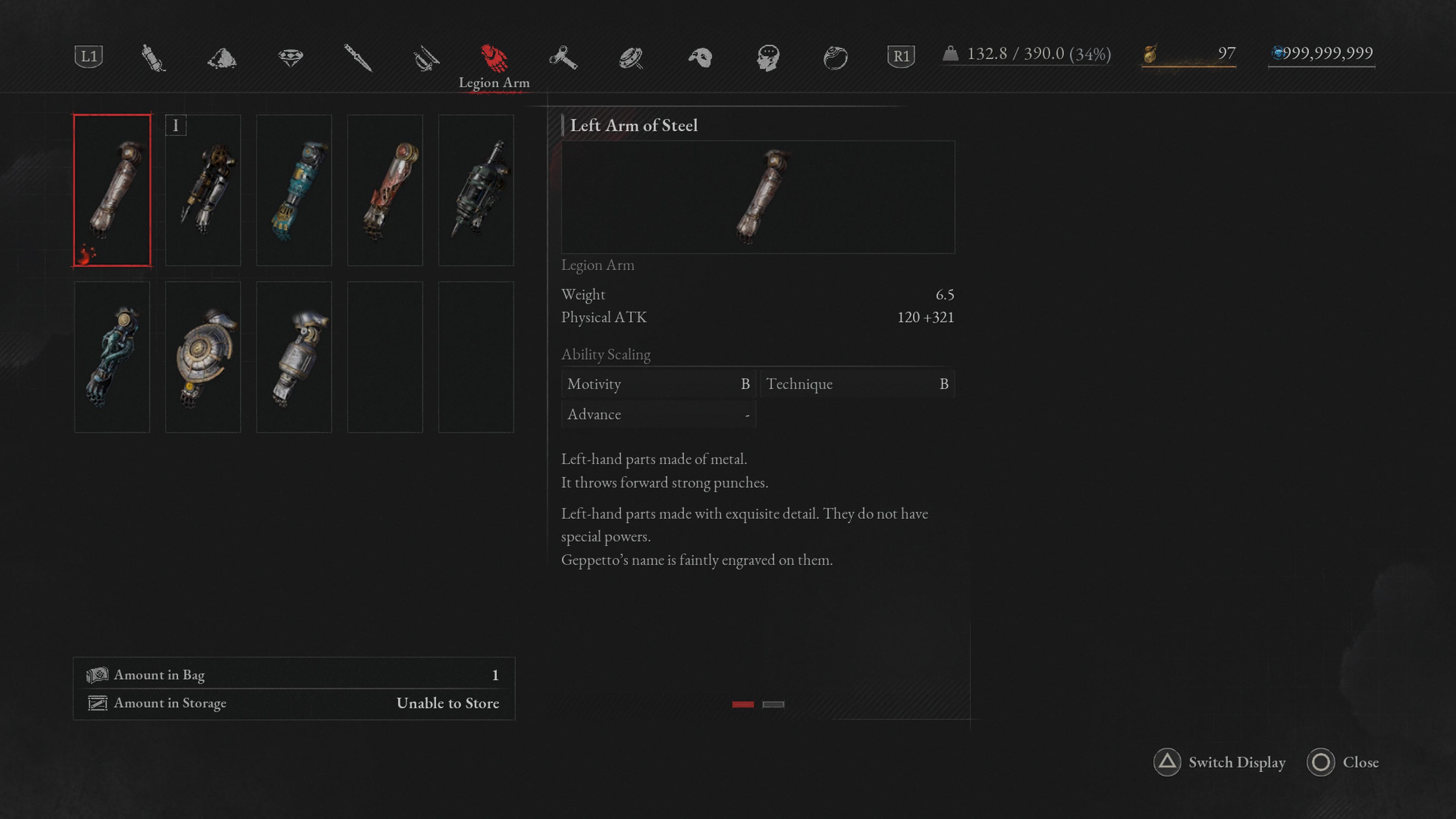1456x819 pixels.
Task: Choose the teal tentacle Legion Arm
Action: (x=112, y=357)
